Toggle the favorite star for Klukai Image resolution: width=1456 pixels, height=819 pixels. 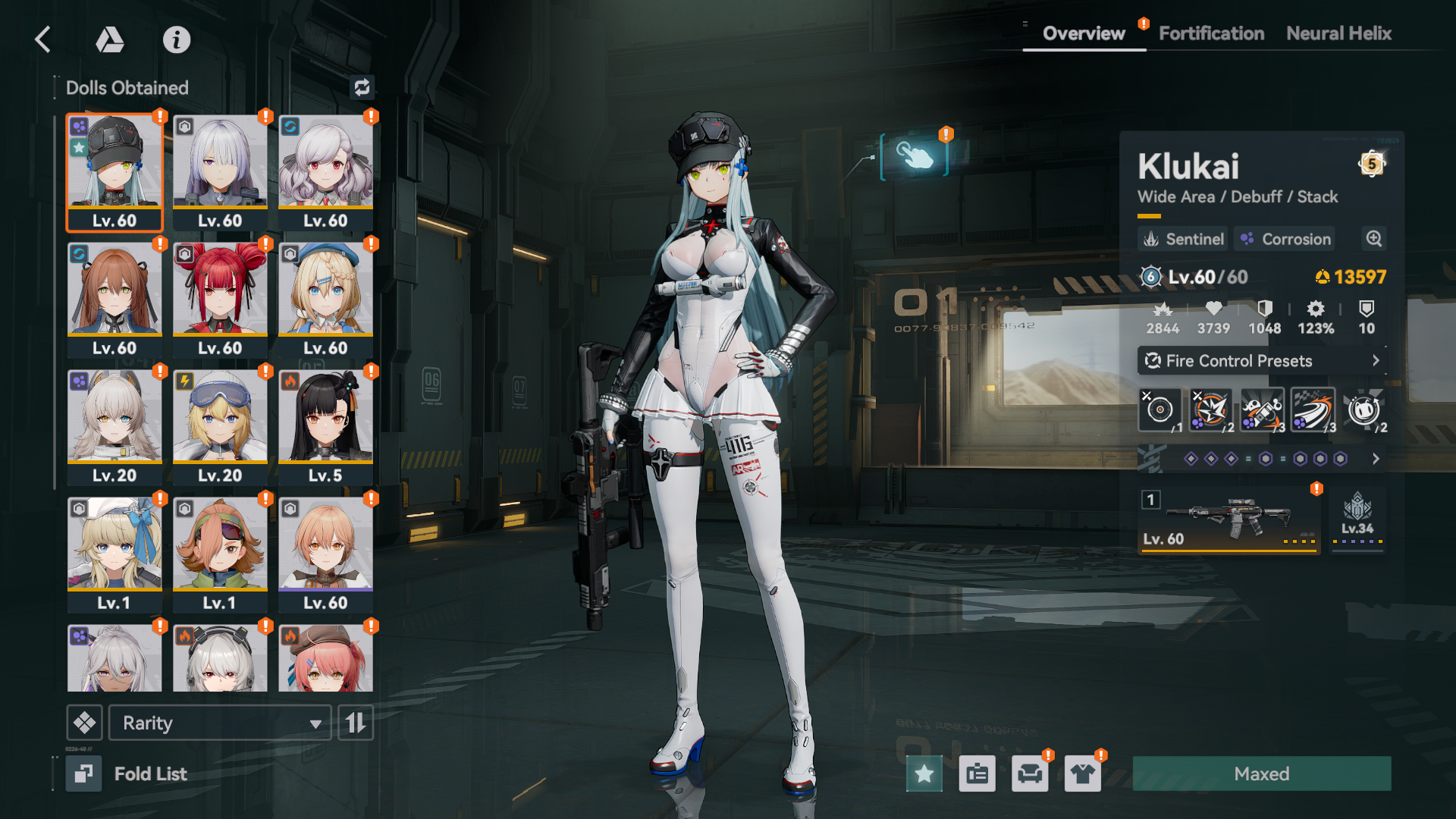(x=924, y=773)
